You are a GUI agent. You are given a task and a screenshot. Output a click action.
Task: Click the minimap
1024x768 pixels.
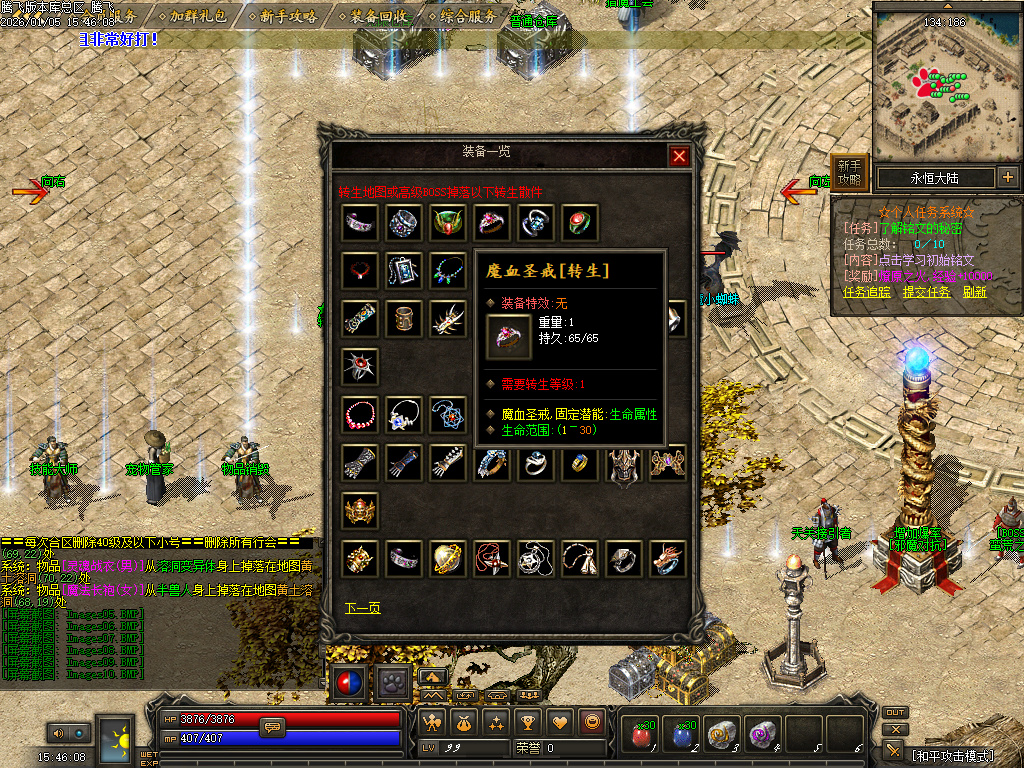(945, 83)
